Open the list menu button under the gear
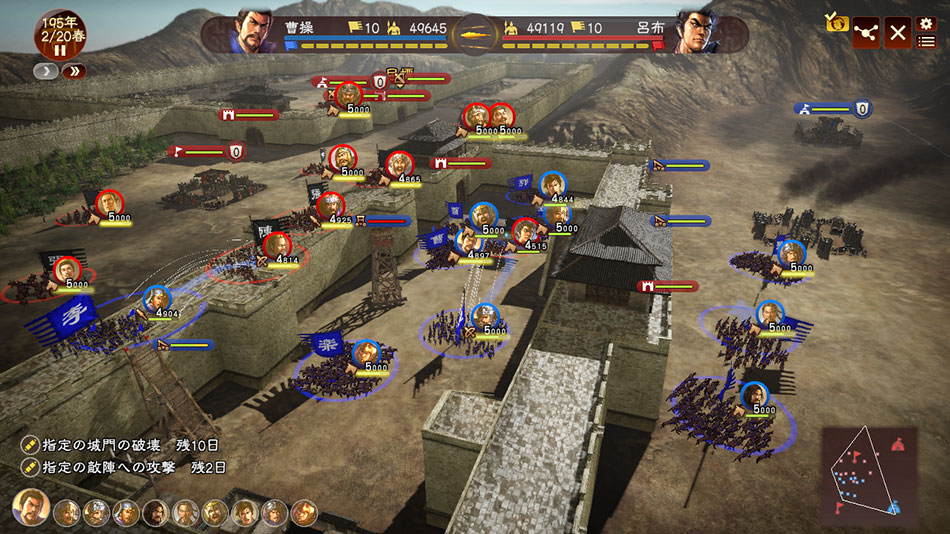Image resolution: width=950 pixels, height=534 pixels. [x=926, y=42]
